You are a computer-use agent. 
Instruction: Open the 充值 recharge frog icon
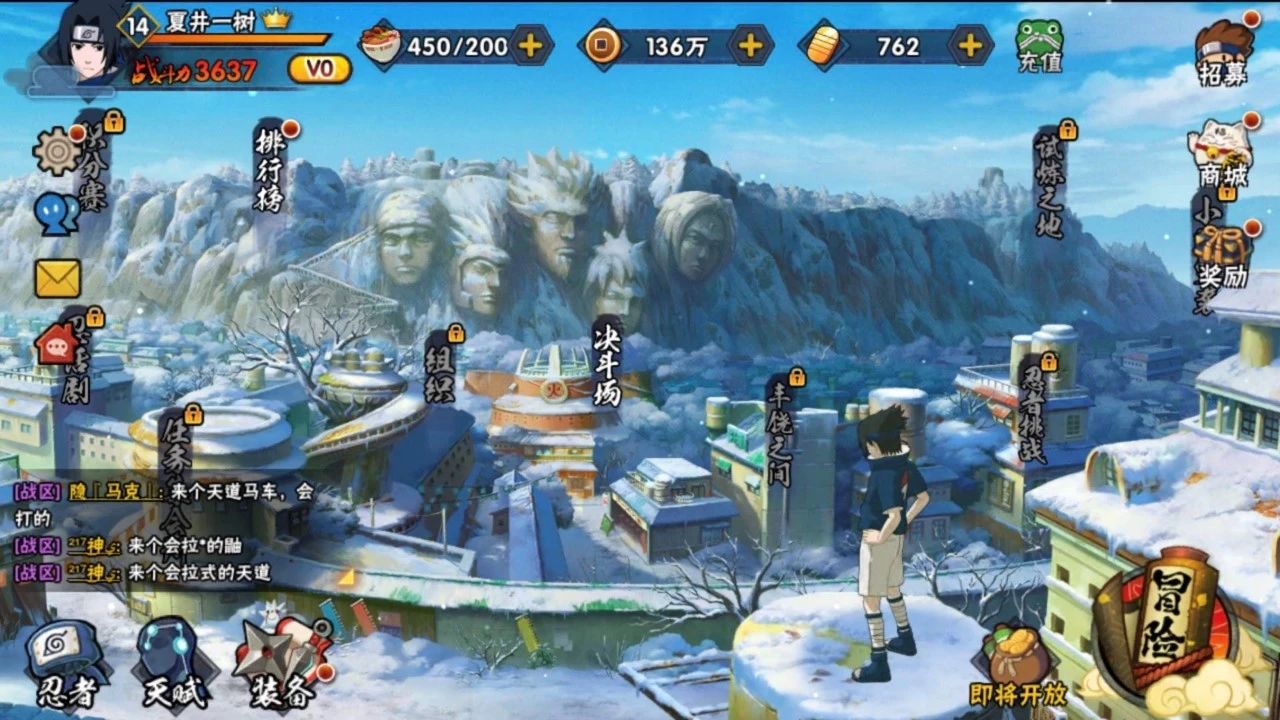point(1039,46)
